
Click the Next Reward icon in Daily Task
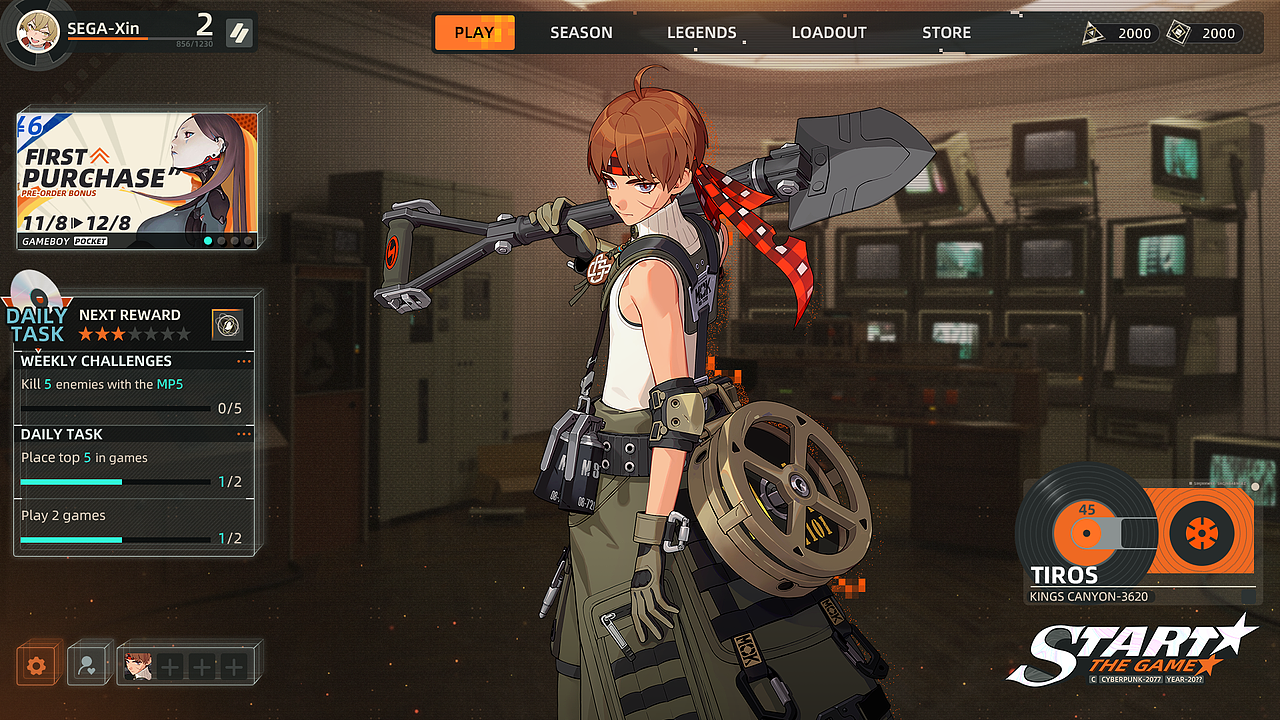tap(227, 324)
